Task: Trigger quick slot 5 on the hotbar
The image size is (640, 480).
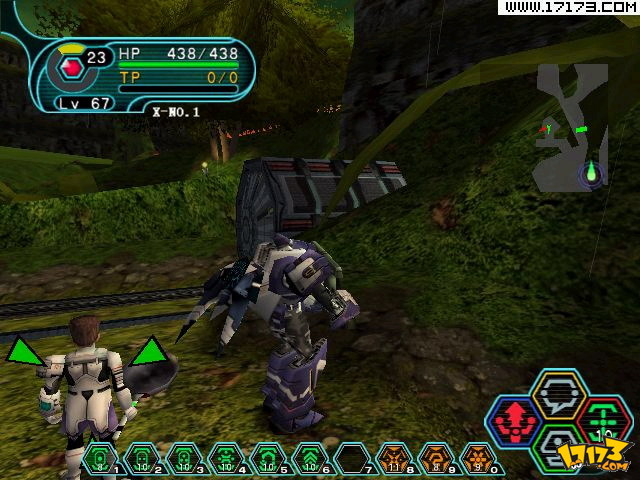Action: 268,459
